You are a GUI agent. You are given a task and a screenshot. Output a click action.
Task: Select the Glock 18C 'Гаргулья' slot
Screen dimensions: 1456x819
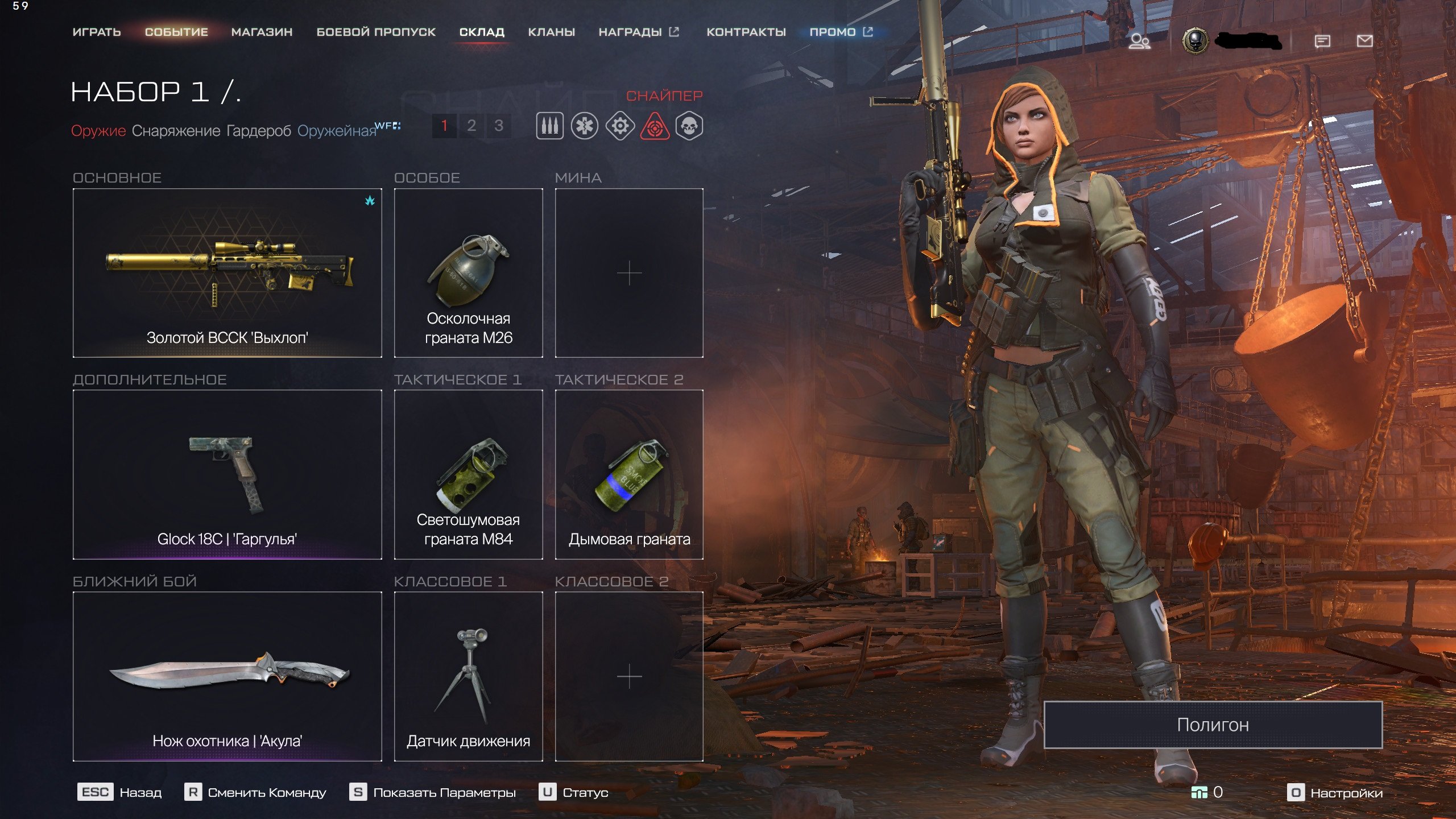pos(227,474)
